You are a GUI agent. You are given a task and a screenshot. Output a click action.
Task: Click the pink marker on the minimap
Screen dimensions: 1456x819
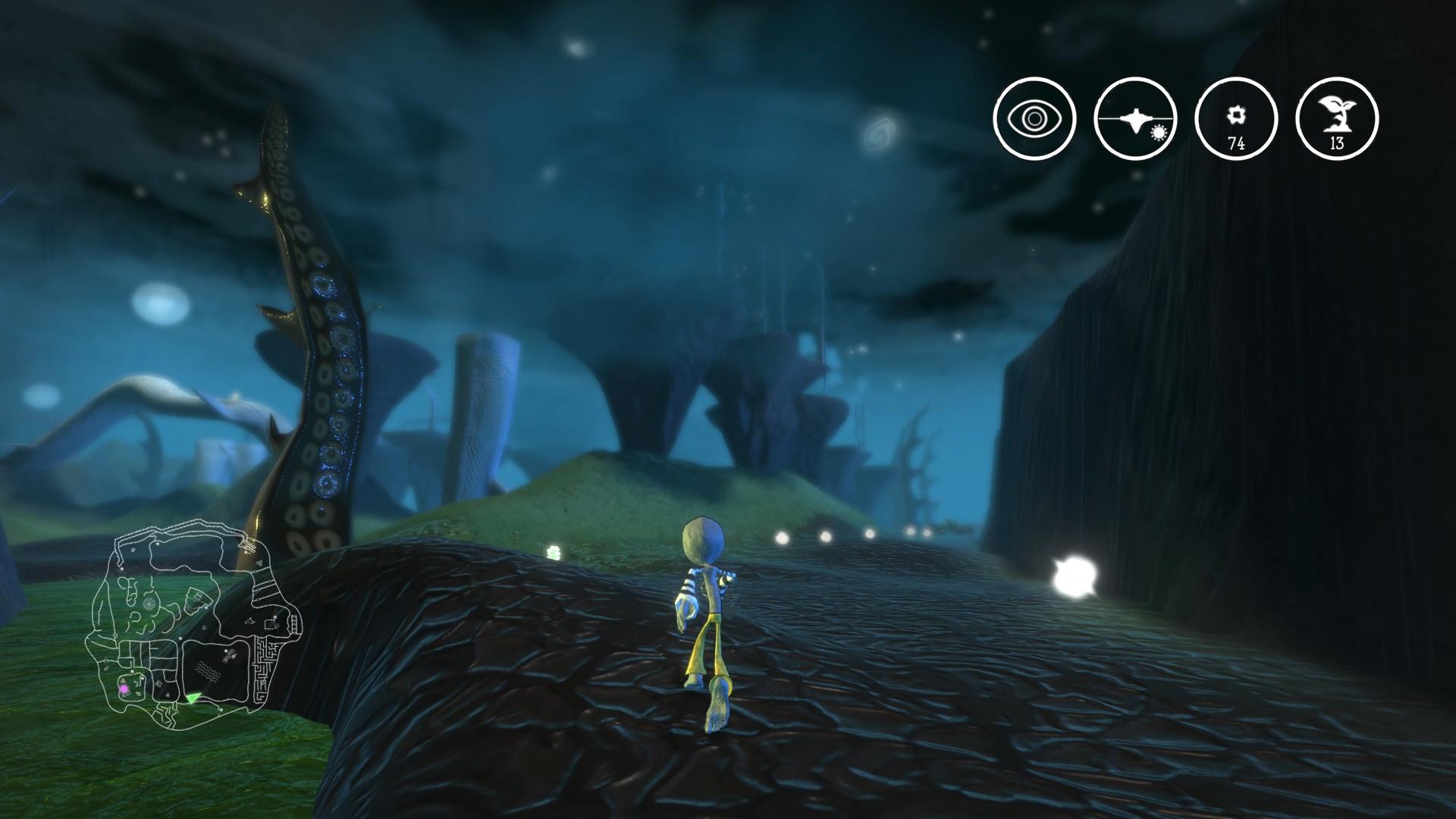pyautogui.click(x=124, y=689)
